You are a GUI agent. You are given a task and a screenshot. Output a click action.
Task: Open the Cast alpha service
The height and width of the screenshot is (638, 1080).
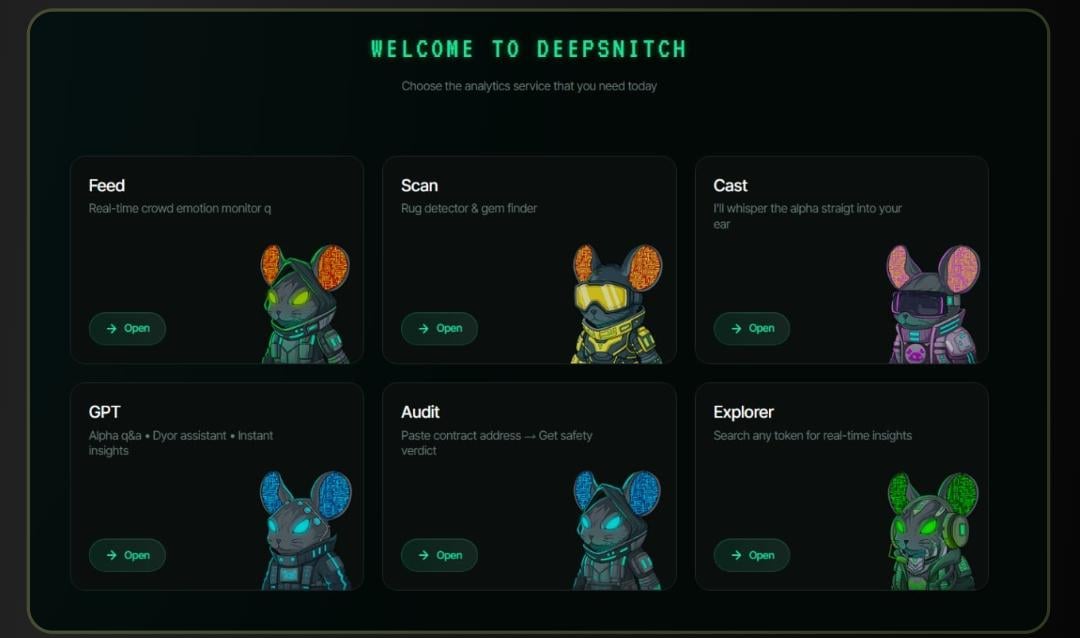click(x=751, y=328)
